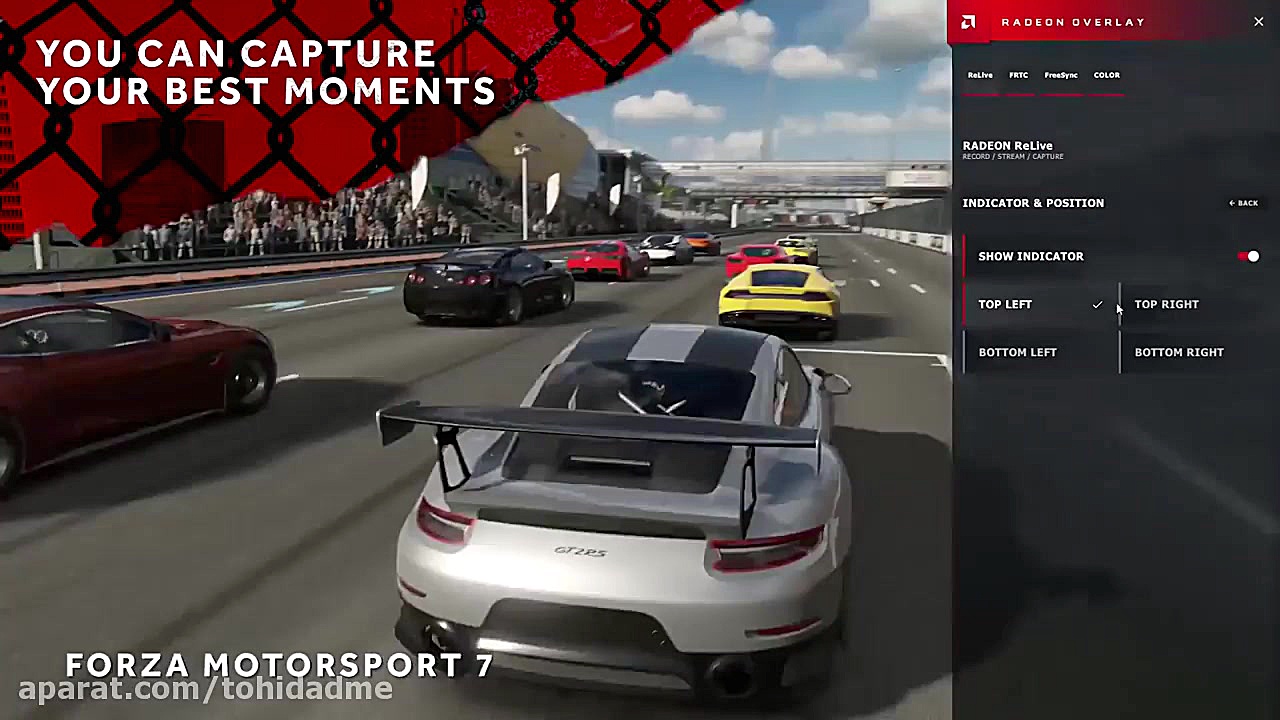1280x720 pixels.
Task: Click the checkmark on the Top Left option
Action: (x=1097, y=304)
